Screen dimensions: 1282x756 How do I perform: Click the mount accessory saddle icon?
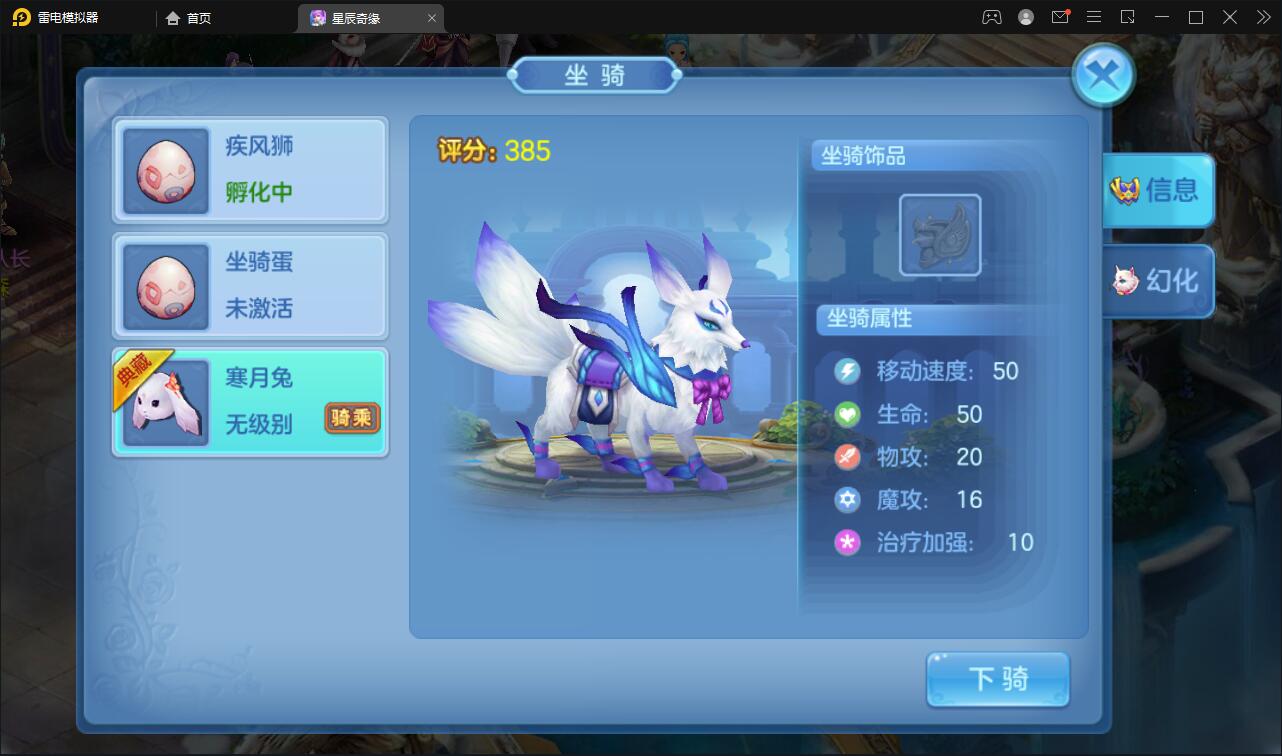point(938,234)
